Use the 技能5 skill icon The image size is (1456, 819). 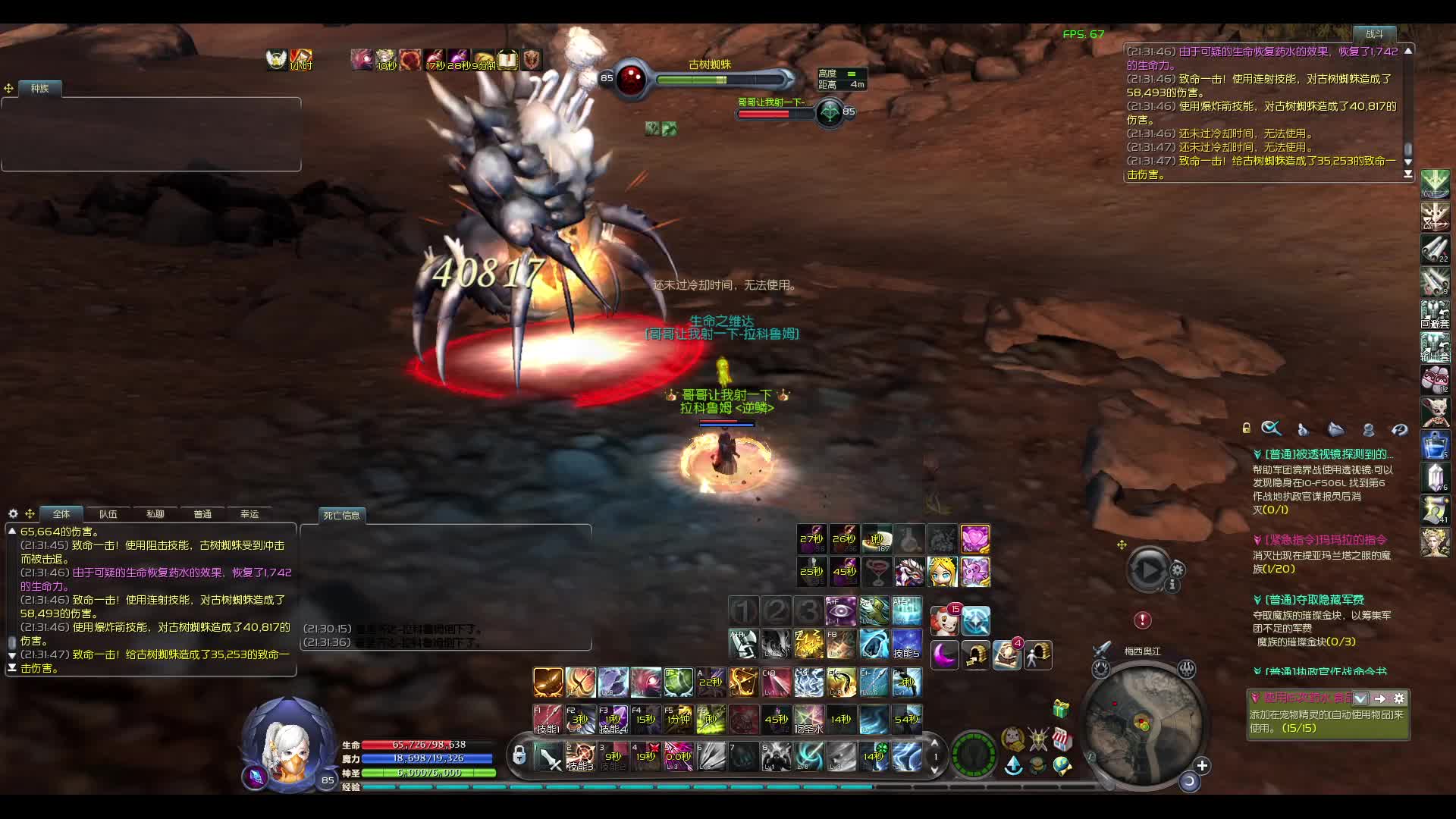coord(906,644)
